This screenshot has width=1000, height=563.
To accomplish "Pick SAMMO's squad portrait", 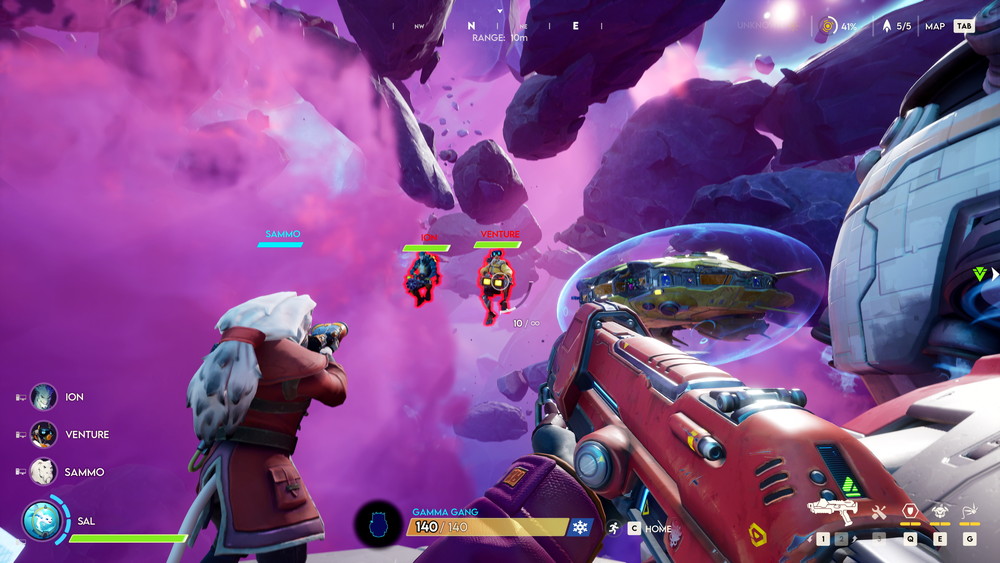I will [43, 472].
